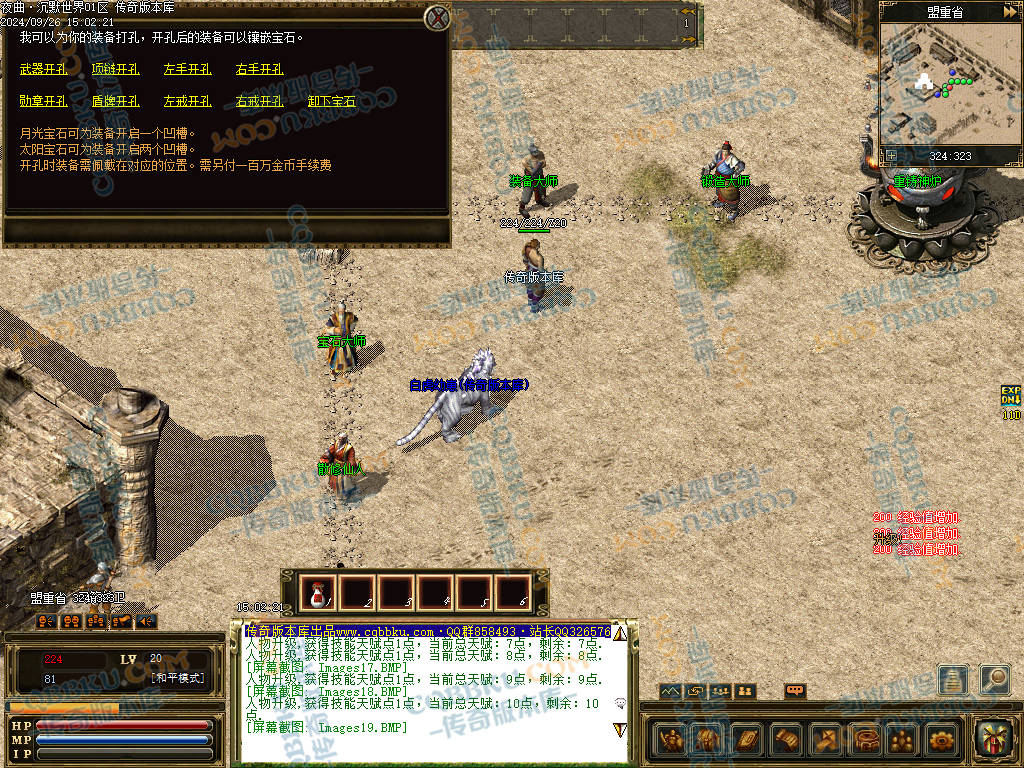Choose the 盾牌开孔 shield socketing option

click(x=115, y=101)
